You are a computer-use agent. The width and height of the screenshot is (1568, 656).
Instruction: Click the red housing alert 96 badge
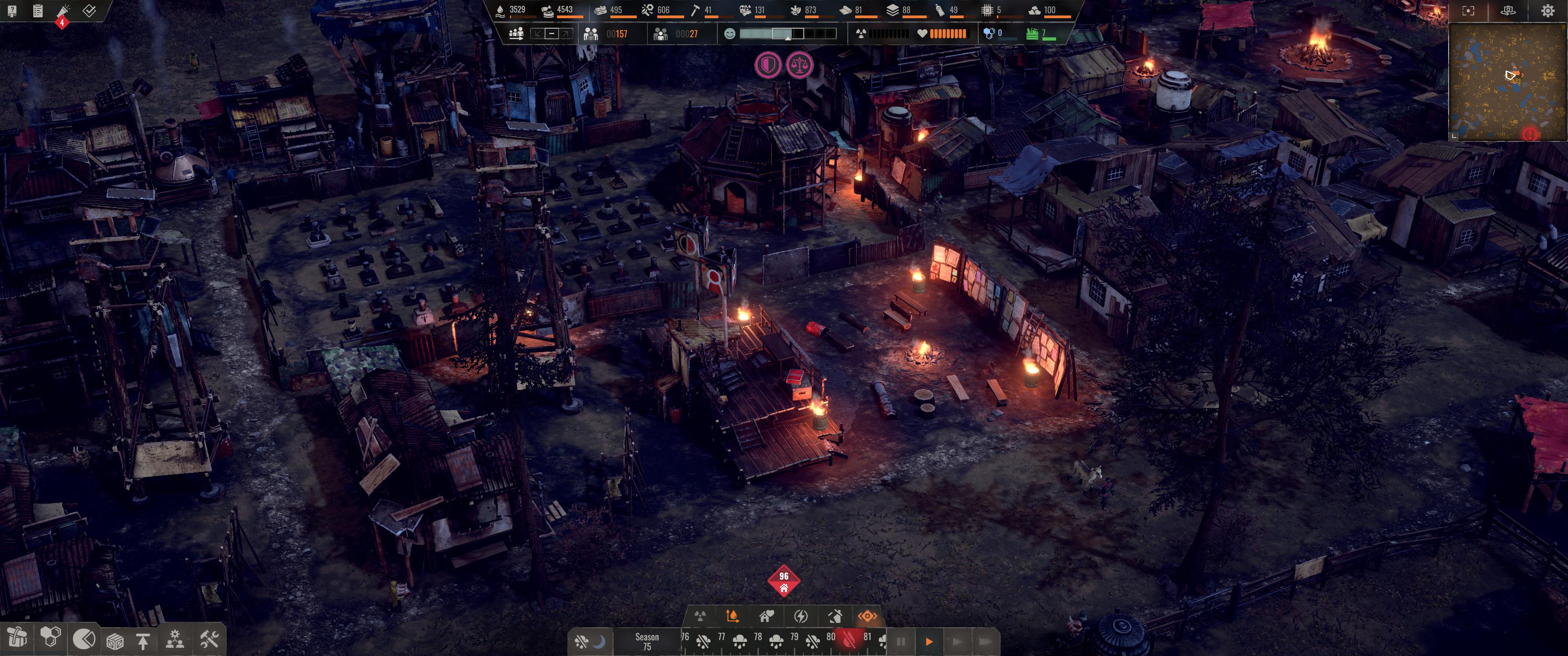tap(784, 581)
